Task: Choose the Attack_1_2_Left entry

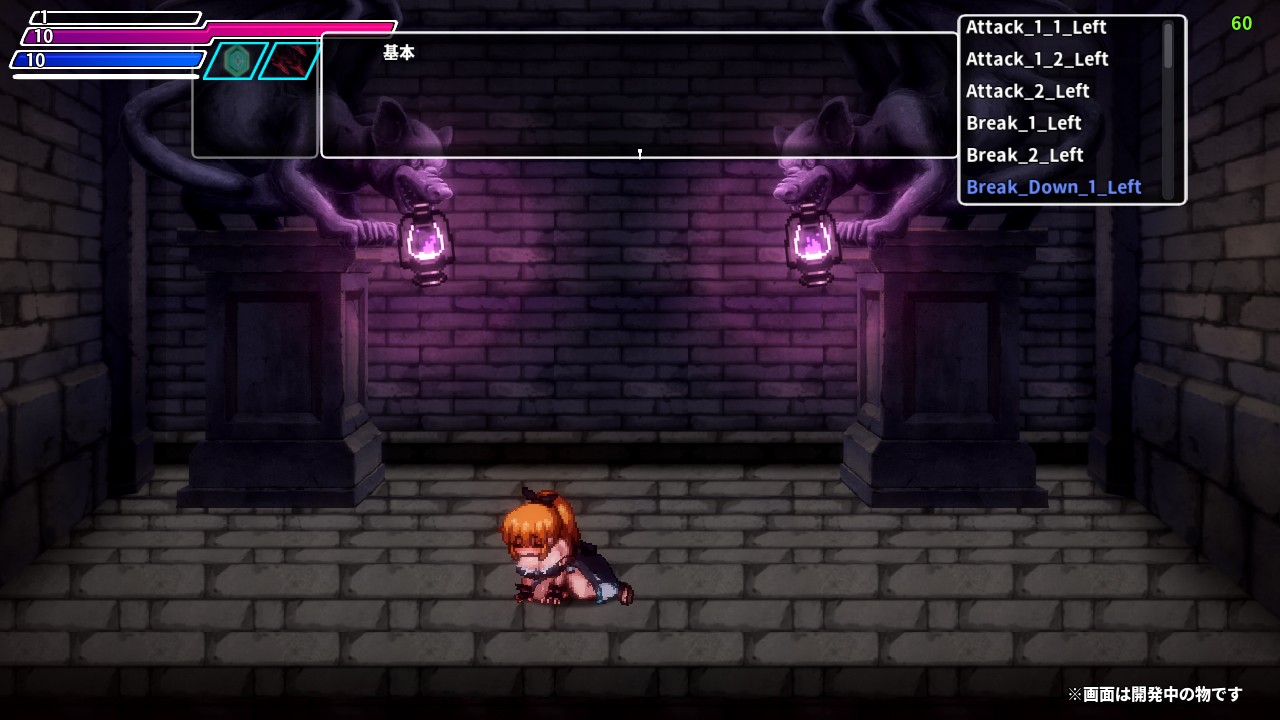Action: (1037, 59)
